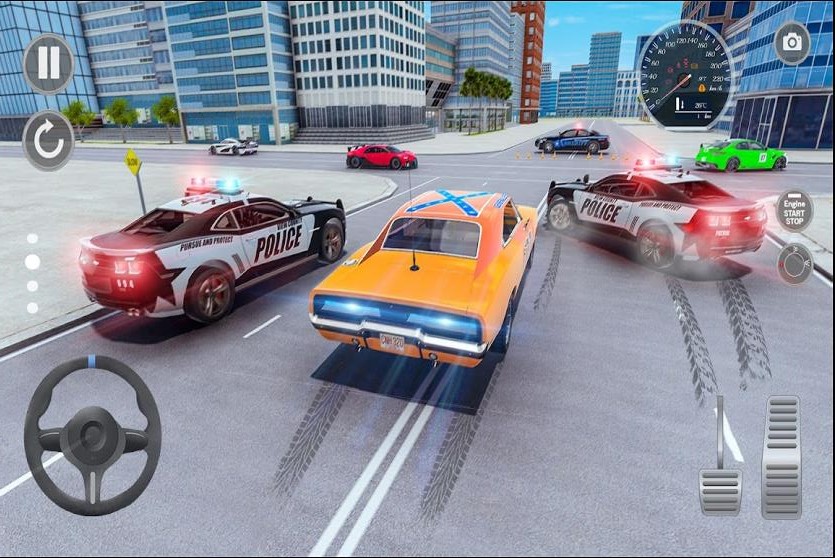Tap the circular arrow reset button
The height and width of the screenshot is (558, 835).
(x=48, y=140)
